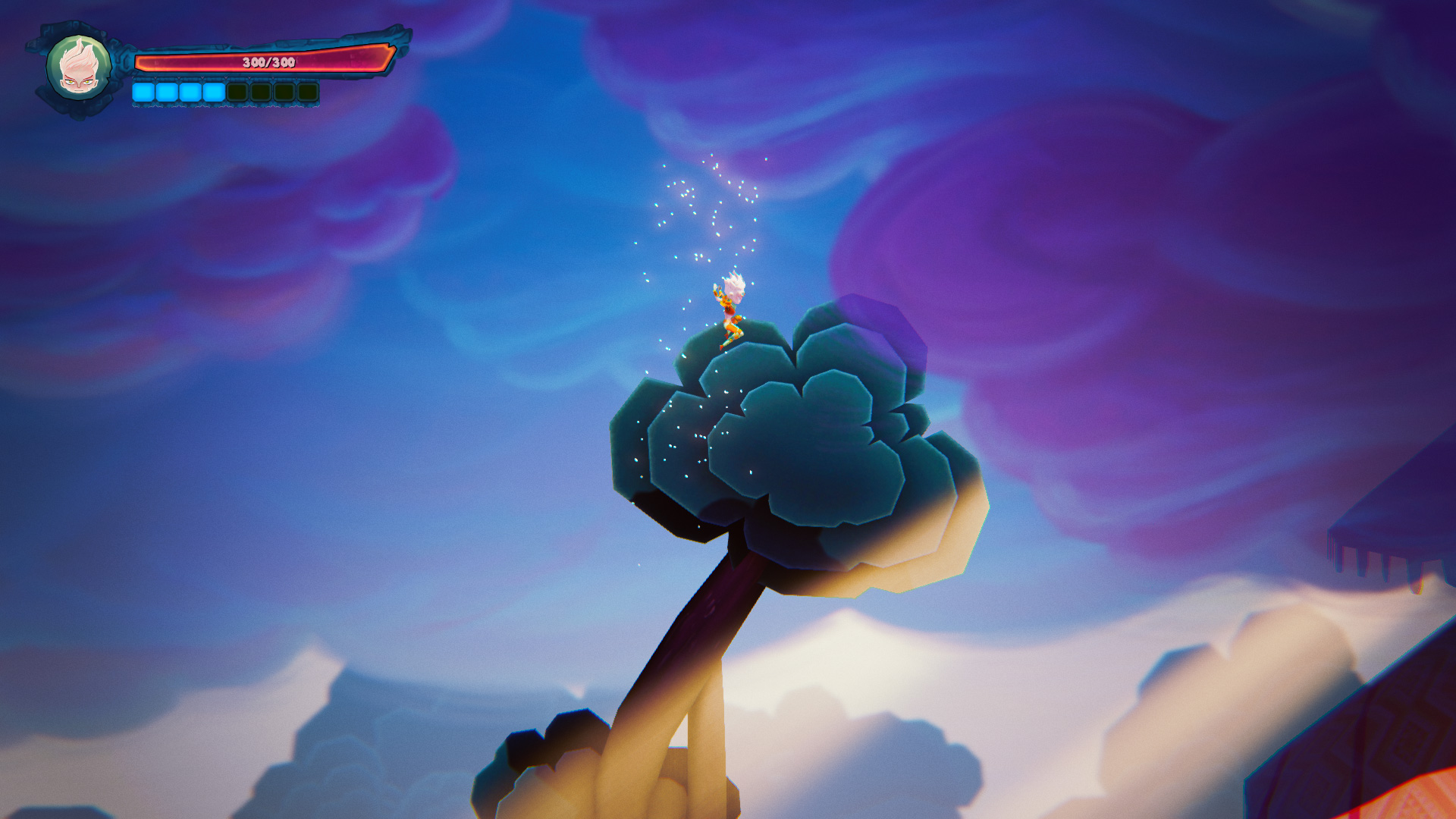Click the 300/300 health readout
The width and height of the screenshot is (1456, 819).
[269, 62]
